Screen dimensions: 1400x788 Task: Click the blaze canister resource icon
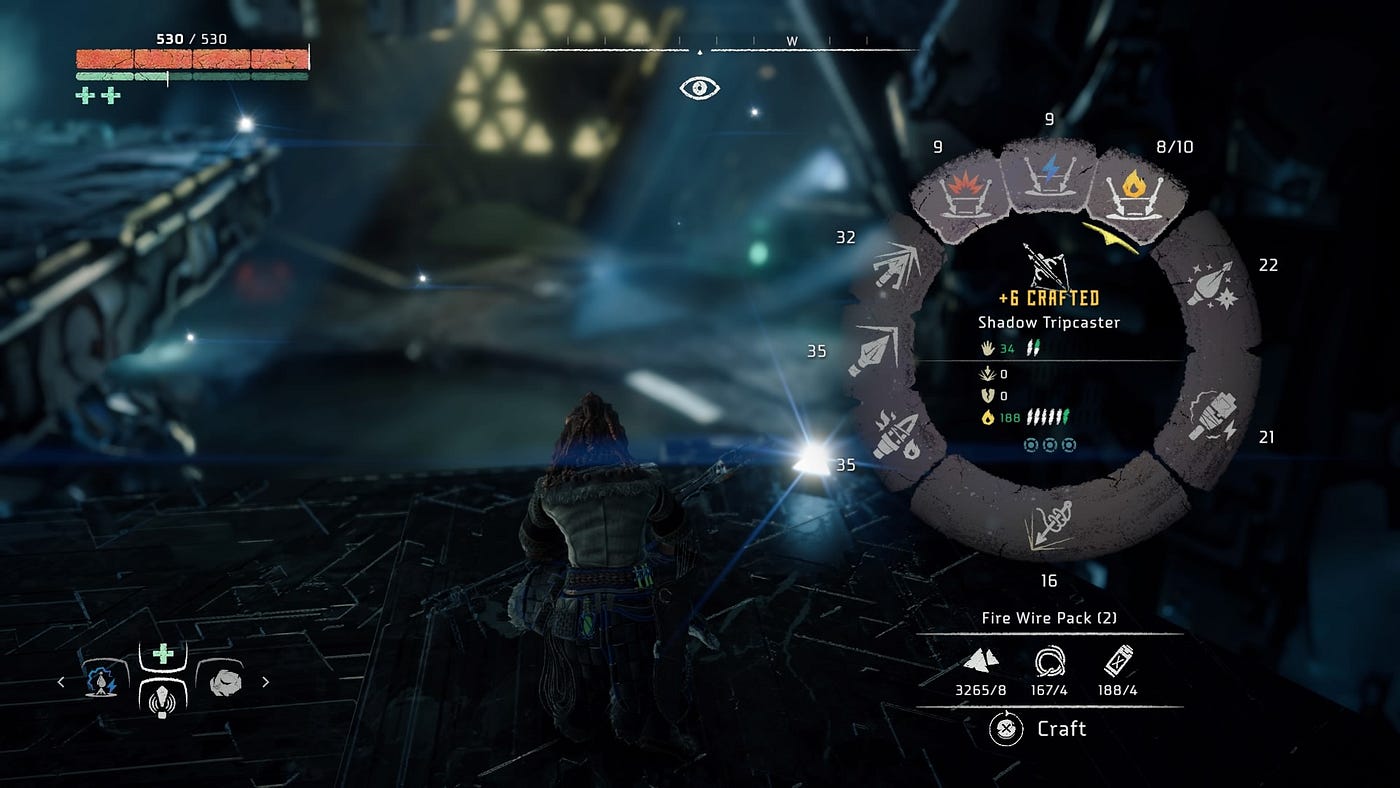click(1119, 661)
